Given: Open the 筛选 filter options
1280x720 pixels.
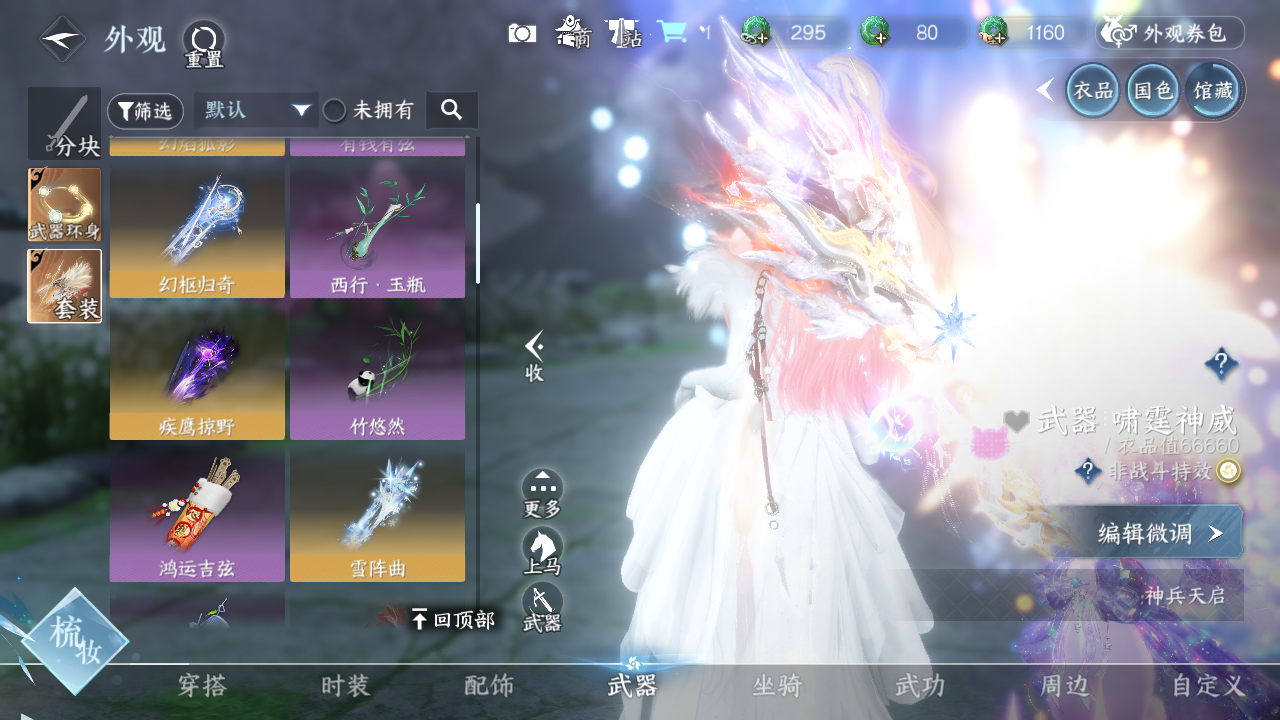Looking at the screenshot, I should (145, 111).
